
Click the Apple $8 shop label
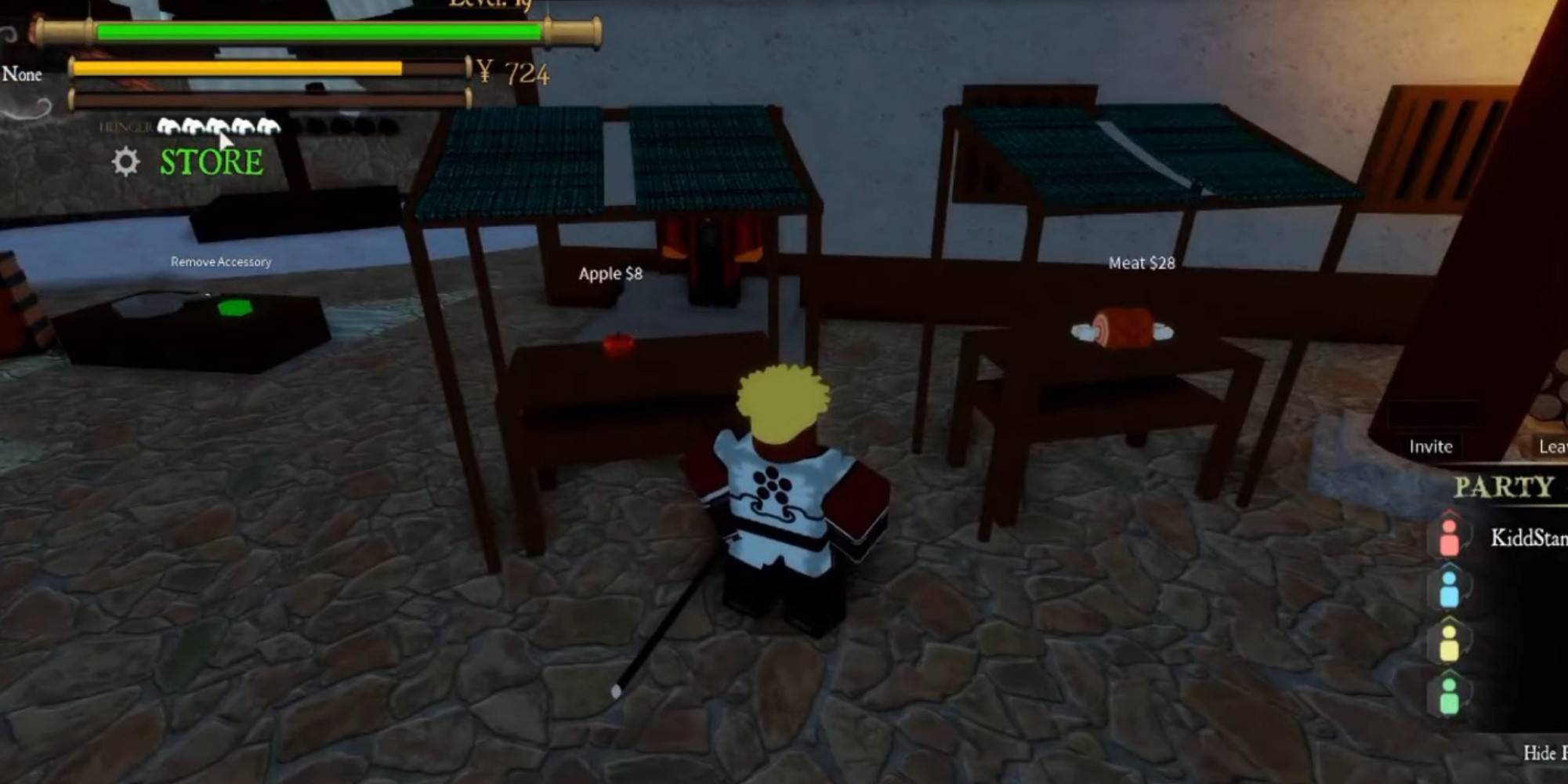pyautogui.click(x=609, y=274)
